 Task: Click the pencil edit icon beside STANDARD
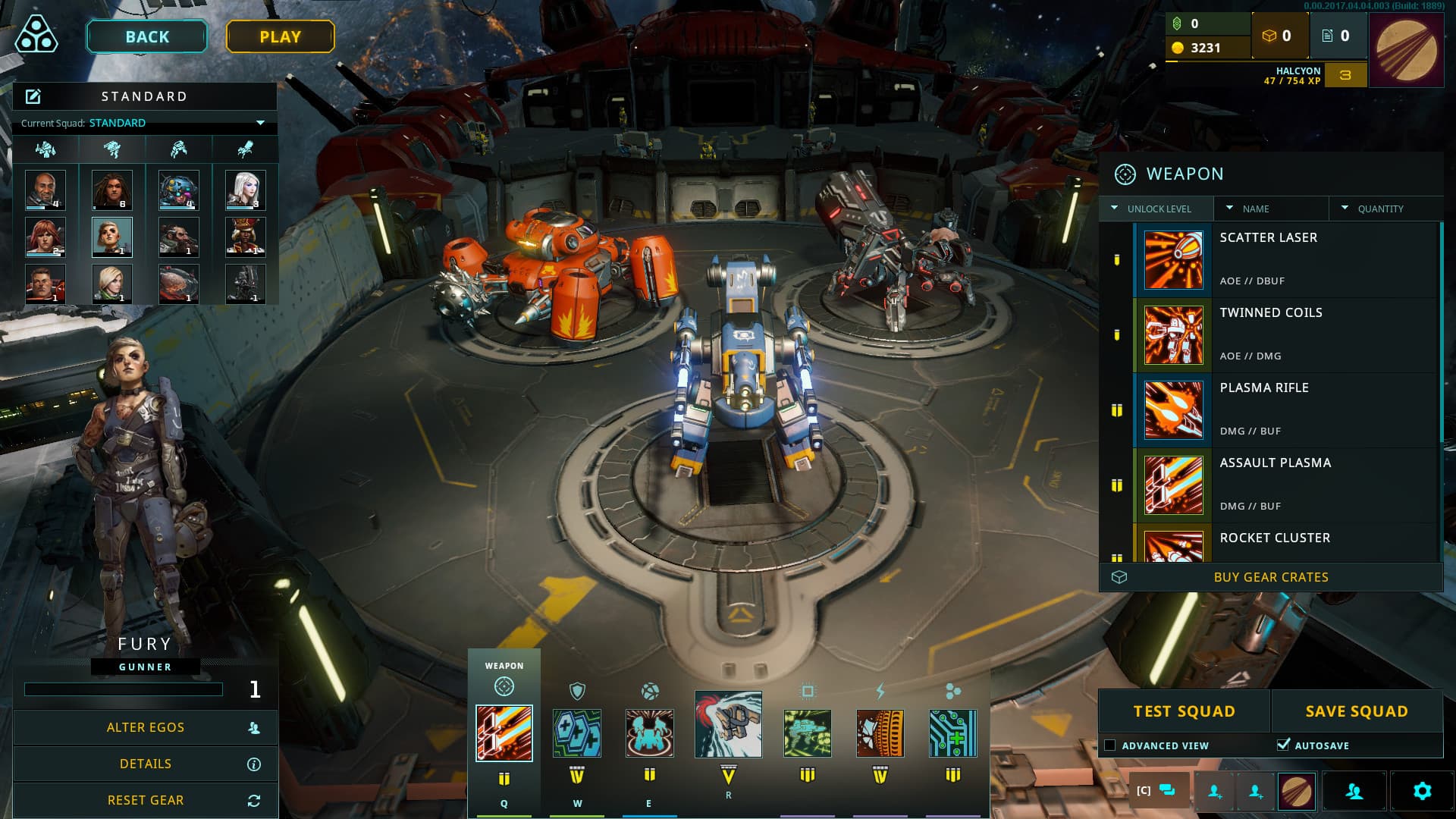click(32, 96)
